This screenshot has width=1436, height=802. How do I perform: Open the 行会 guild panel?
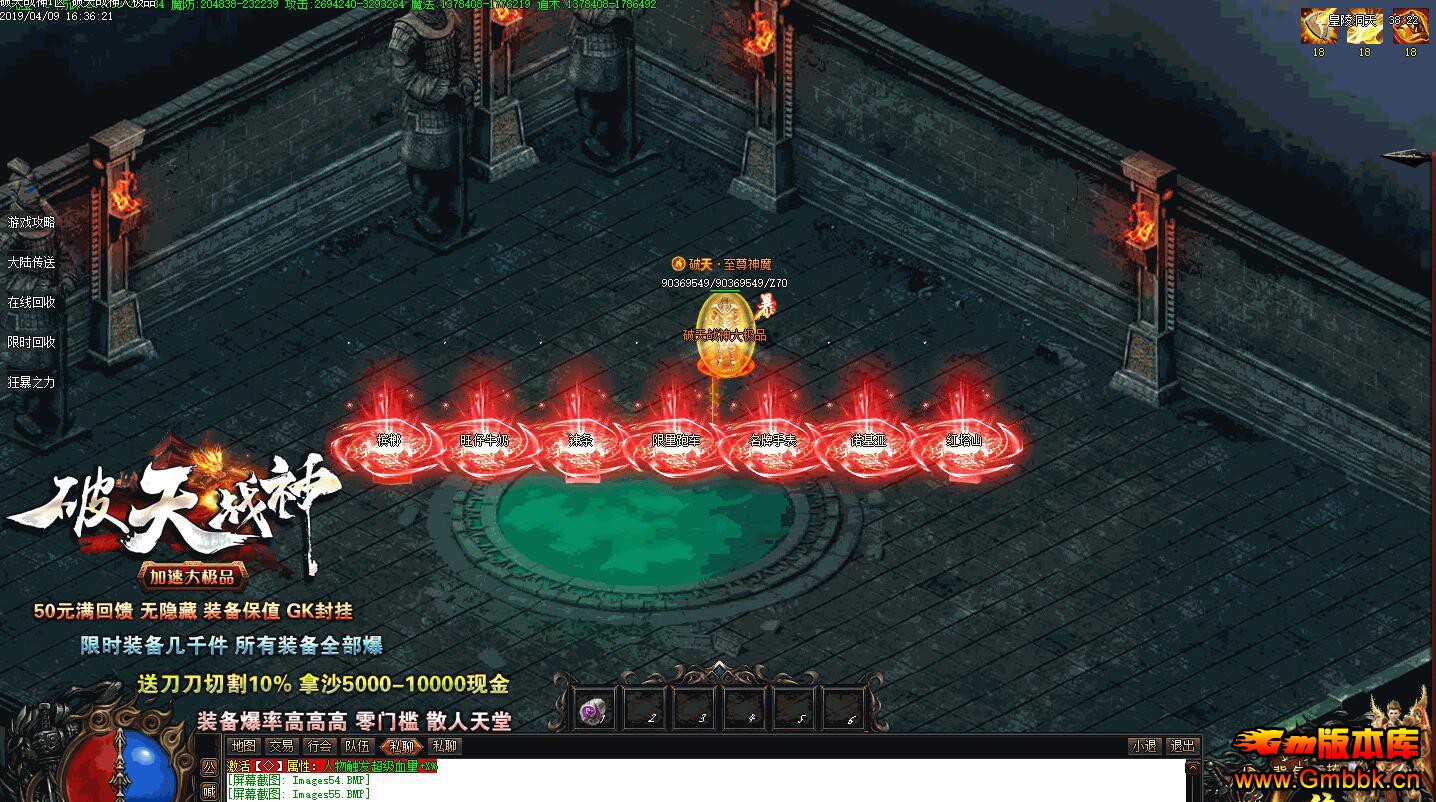tap(320, 746)
